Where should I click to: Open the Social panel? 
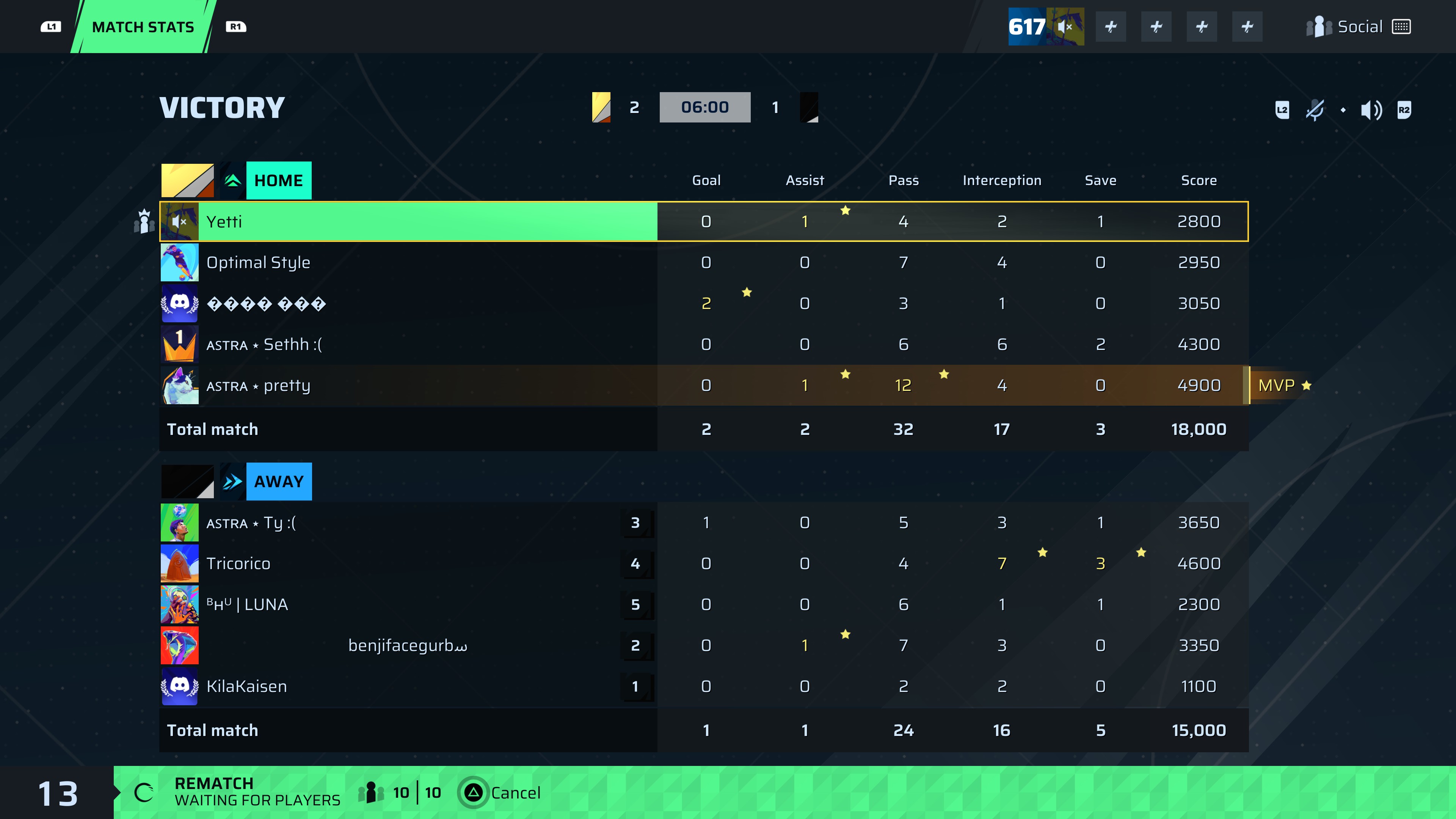point(1358,27)
